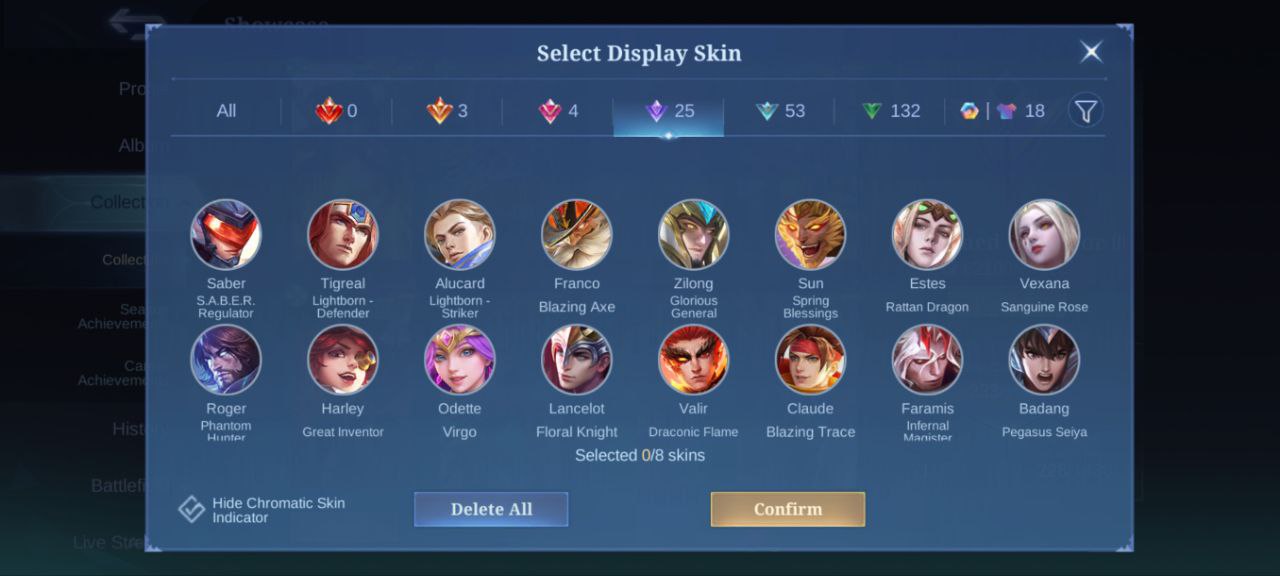Switch to the green gem 132 tab
Image resolution: width=1280 pixels, height=576 pixels.
891,111
